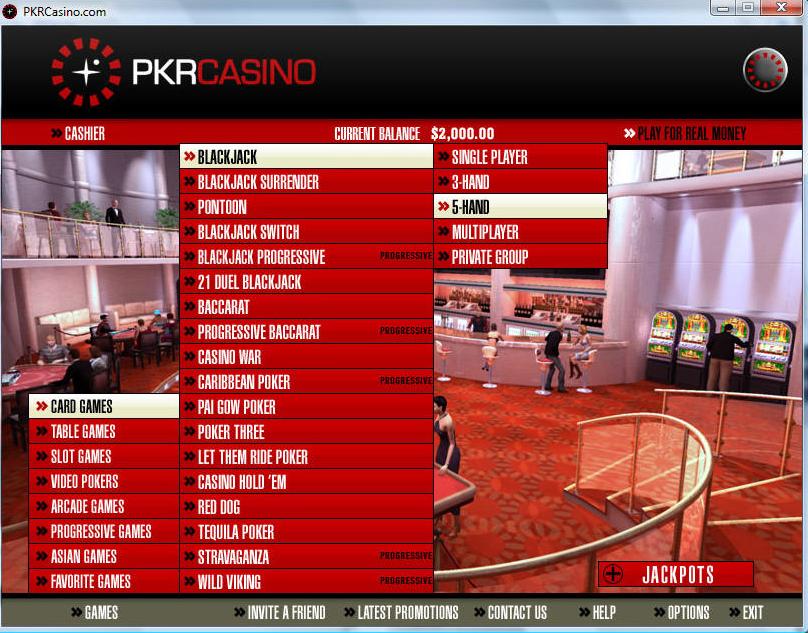Open the Table Games category
The image size is (808, 633).
point(83,431)
